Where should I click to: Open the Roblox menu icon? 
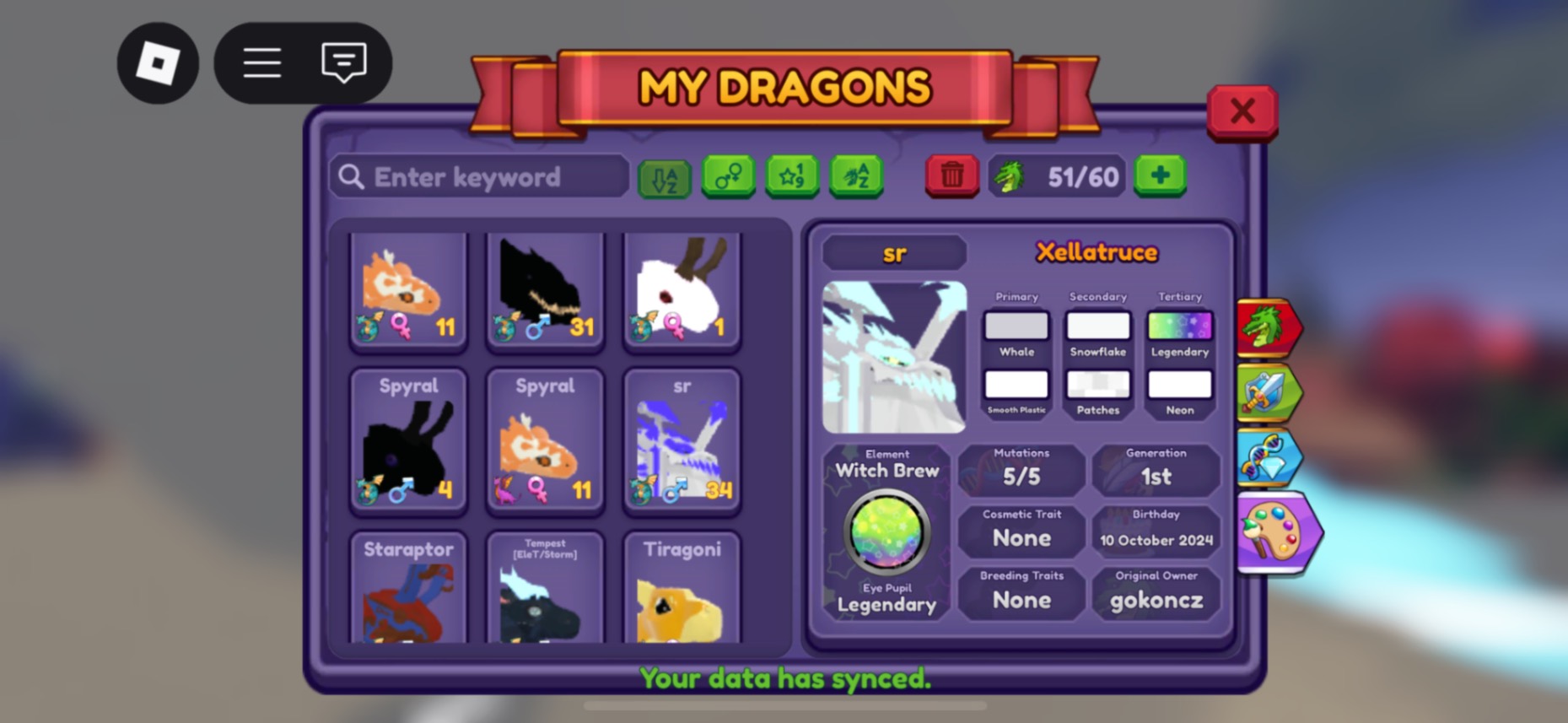pos(157,63)
